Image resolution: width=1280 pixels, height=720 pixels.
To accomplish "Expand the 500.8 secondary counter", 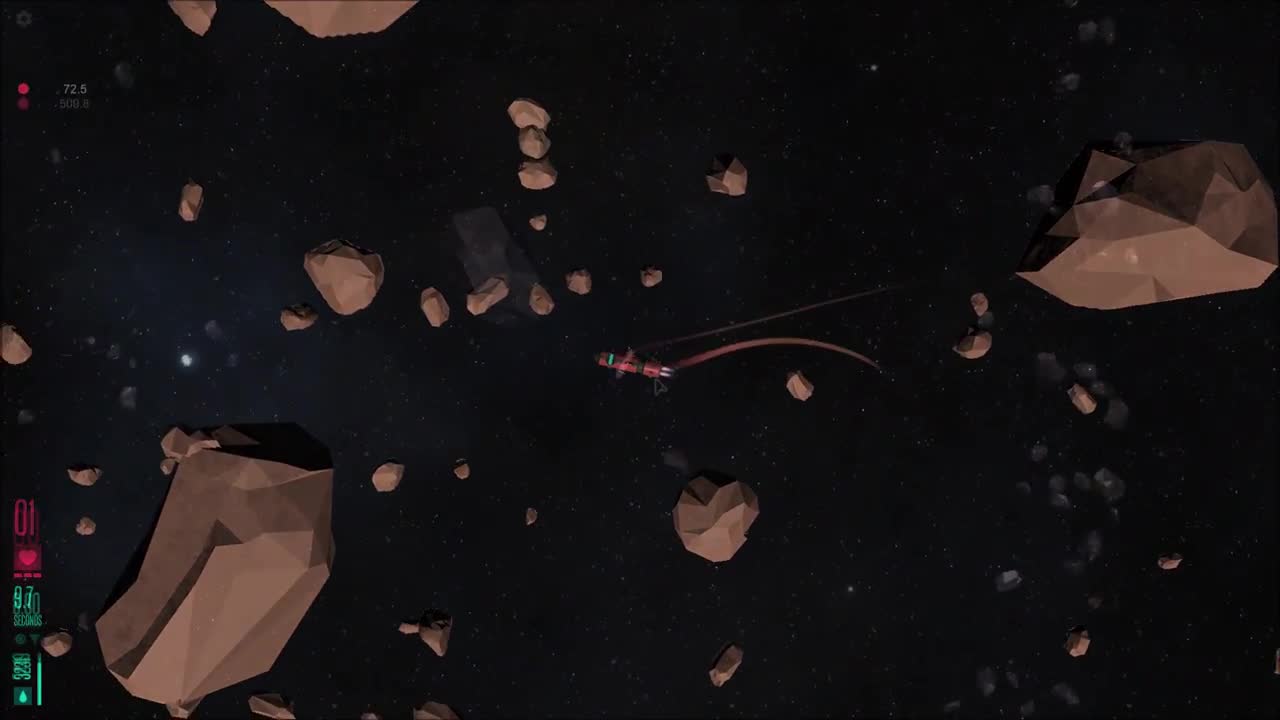I will tap(73, 103).
